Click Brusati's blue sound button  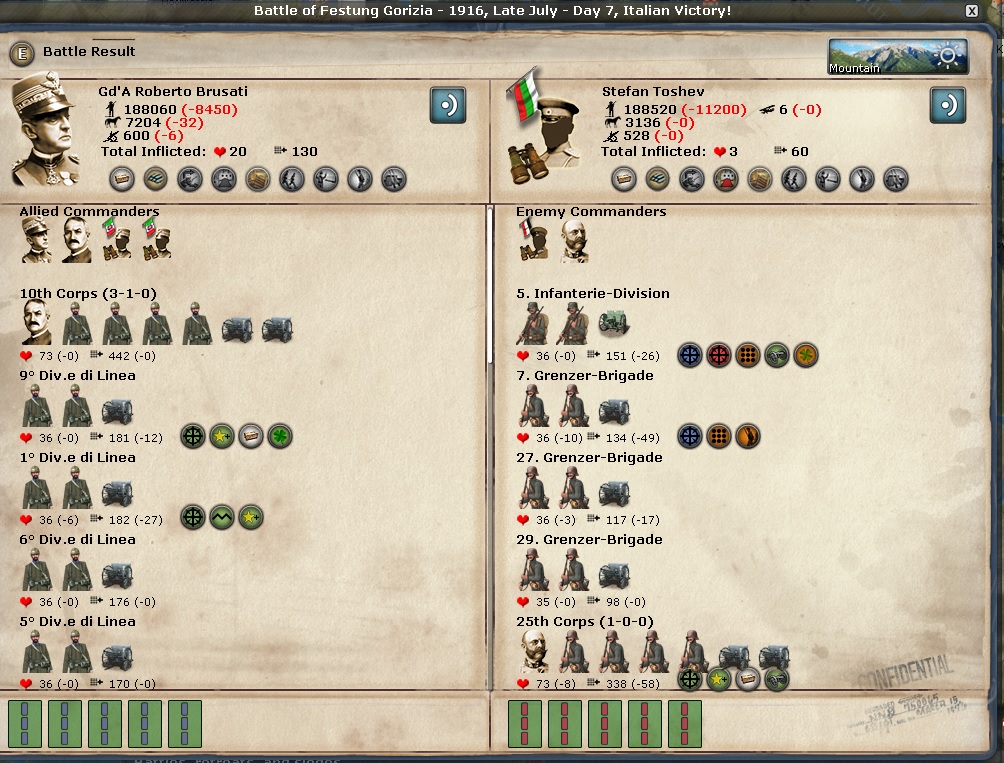(448, 105)
